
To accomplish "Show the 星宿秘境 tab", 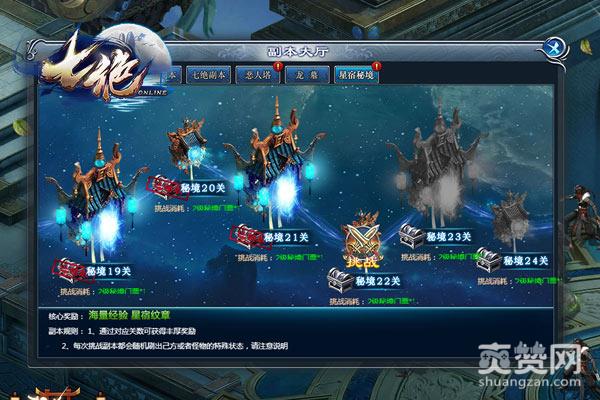I will 358,75.
